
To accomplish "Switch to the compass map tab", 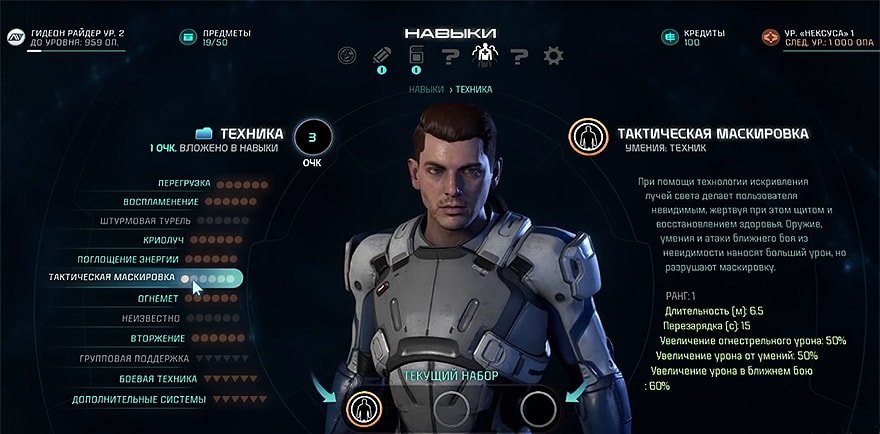I will coord(347,56).
